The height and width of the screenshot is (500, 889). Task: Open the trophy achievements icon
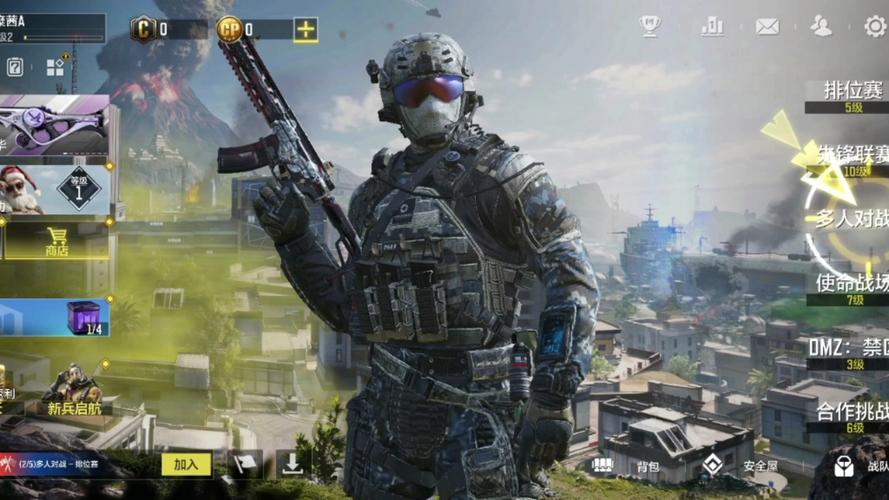click(650, 27)
